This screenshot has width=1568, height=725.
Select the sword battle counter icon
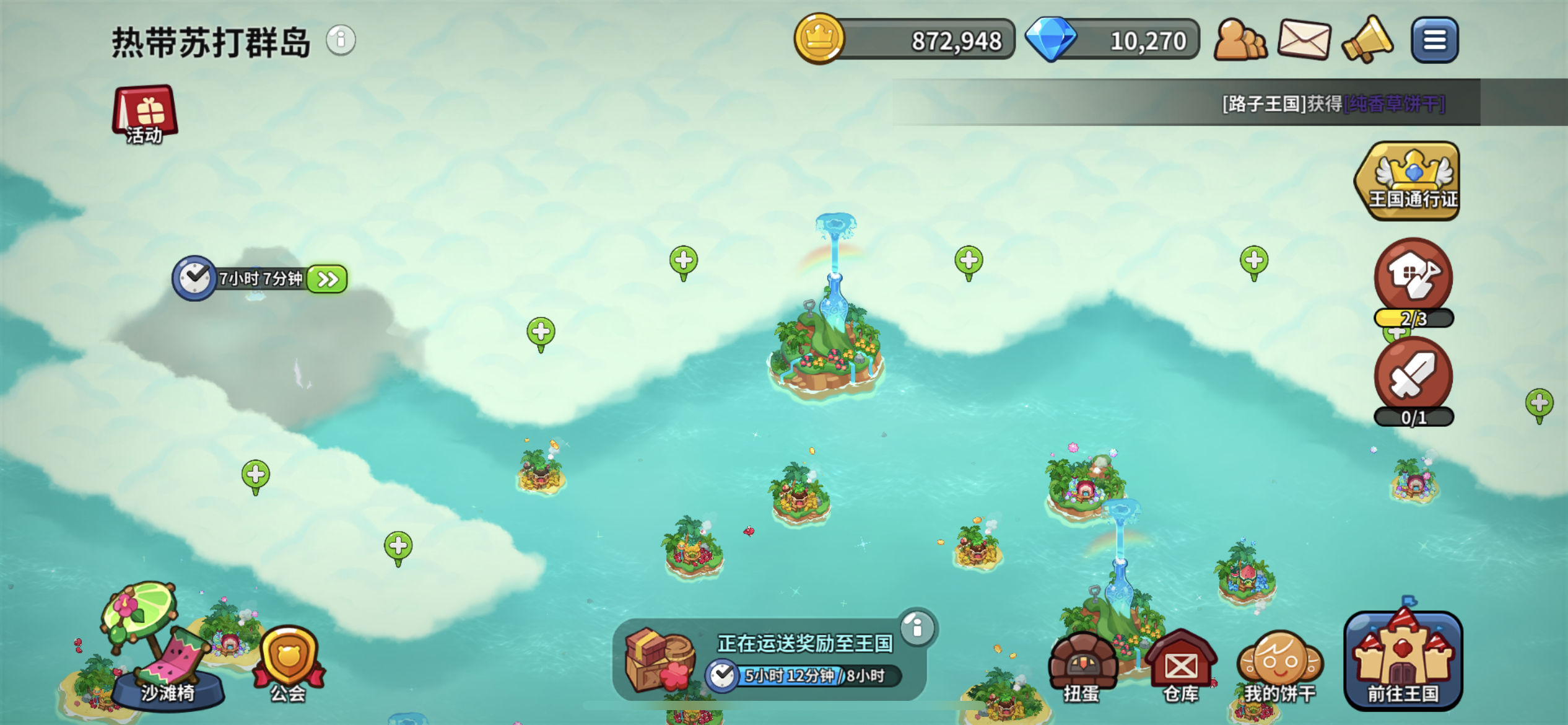[x=1413, y=376]
